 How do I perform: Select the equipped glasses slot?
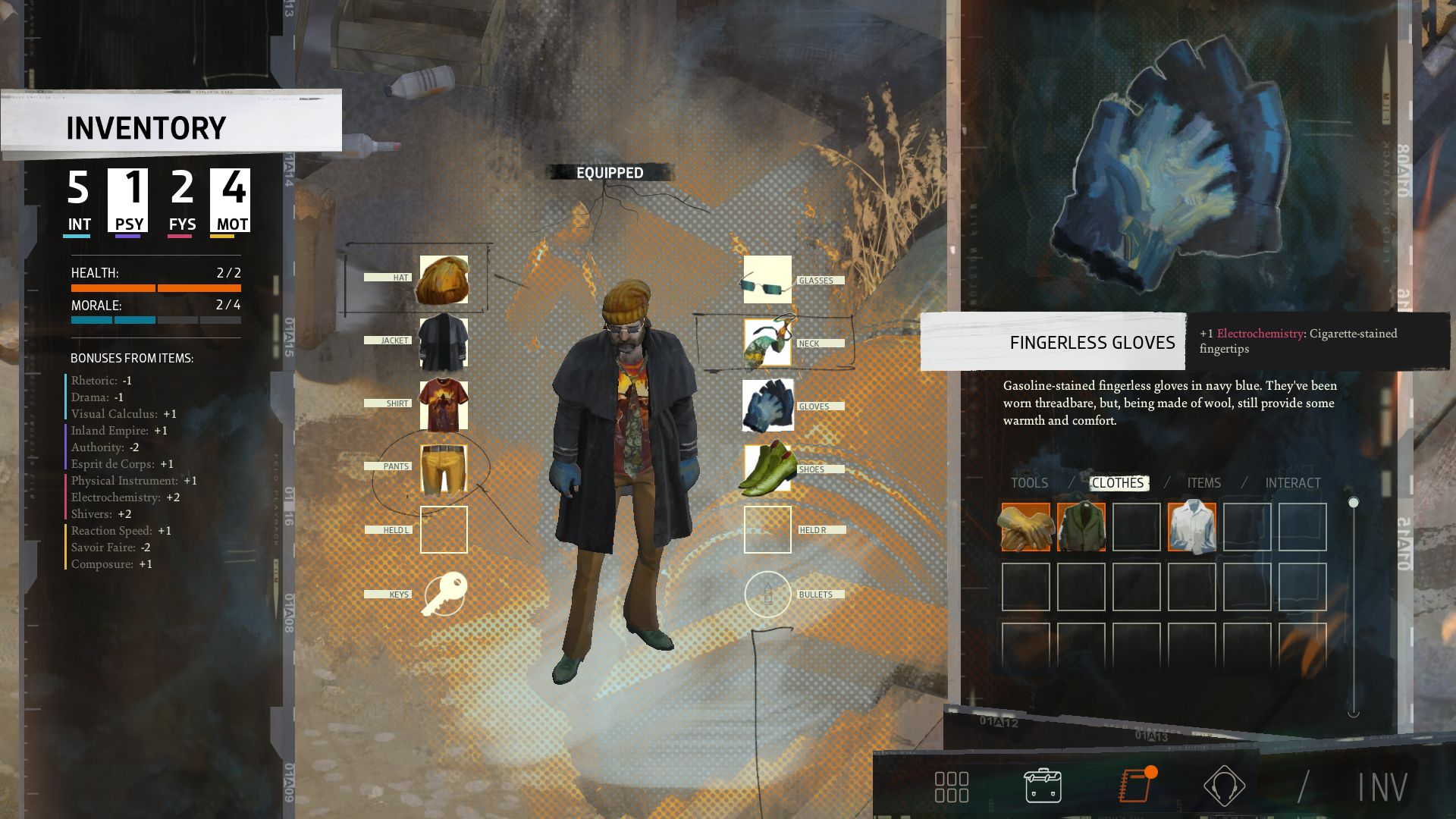click(767, 280)
